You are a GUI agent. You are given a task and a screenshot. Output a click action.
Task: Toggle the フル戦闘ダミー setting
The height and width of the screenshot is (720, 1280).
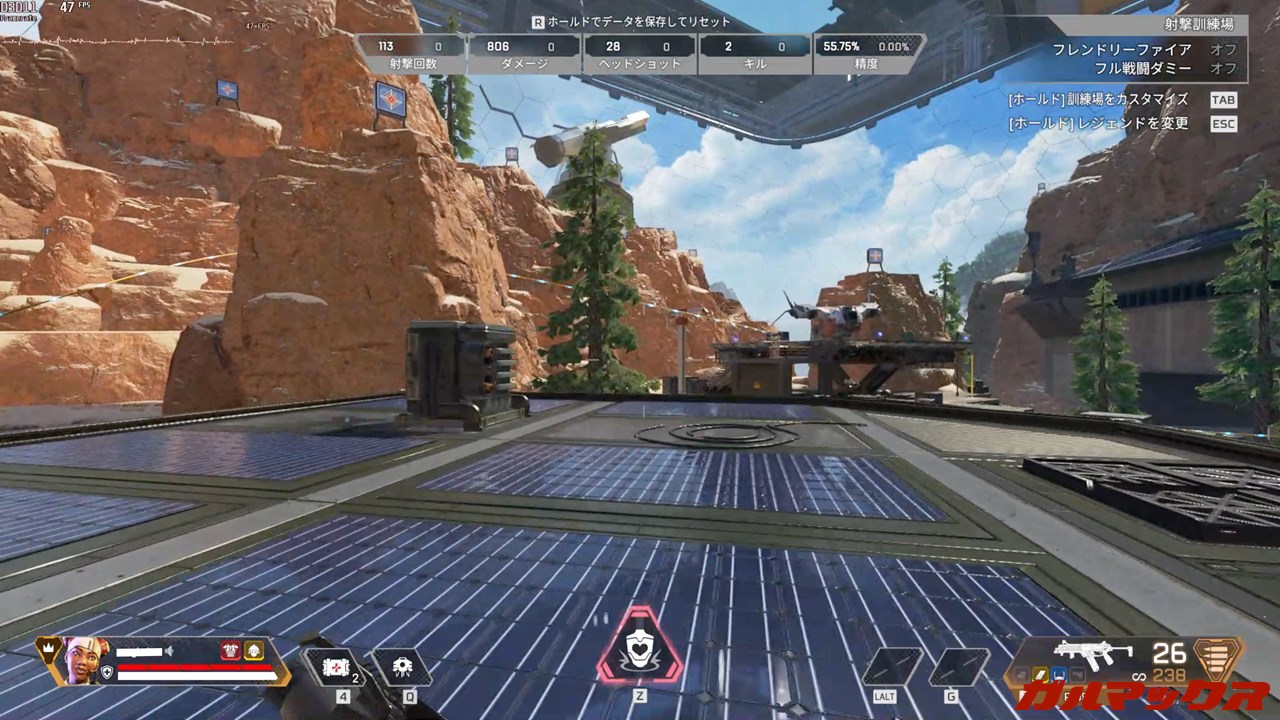click(x=1223, y=68)
